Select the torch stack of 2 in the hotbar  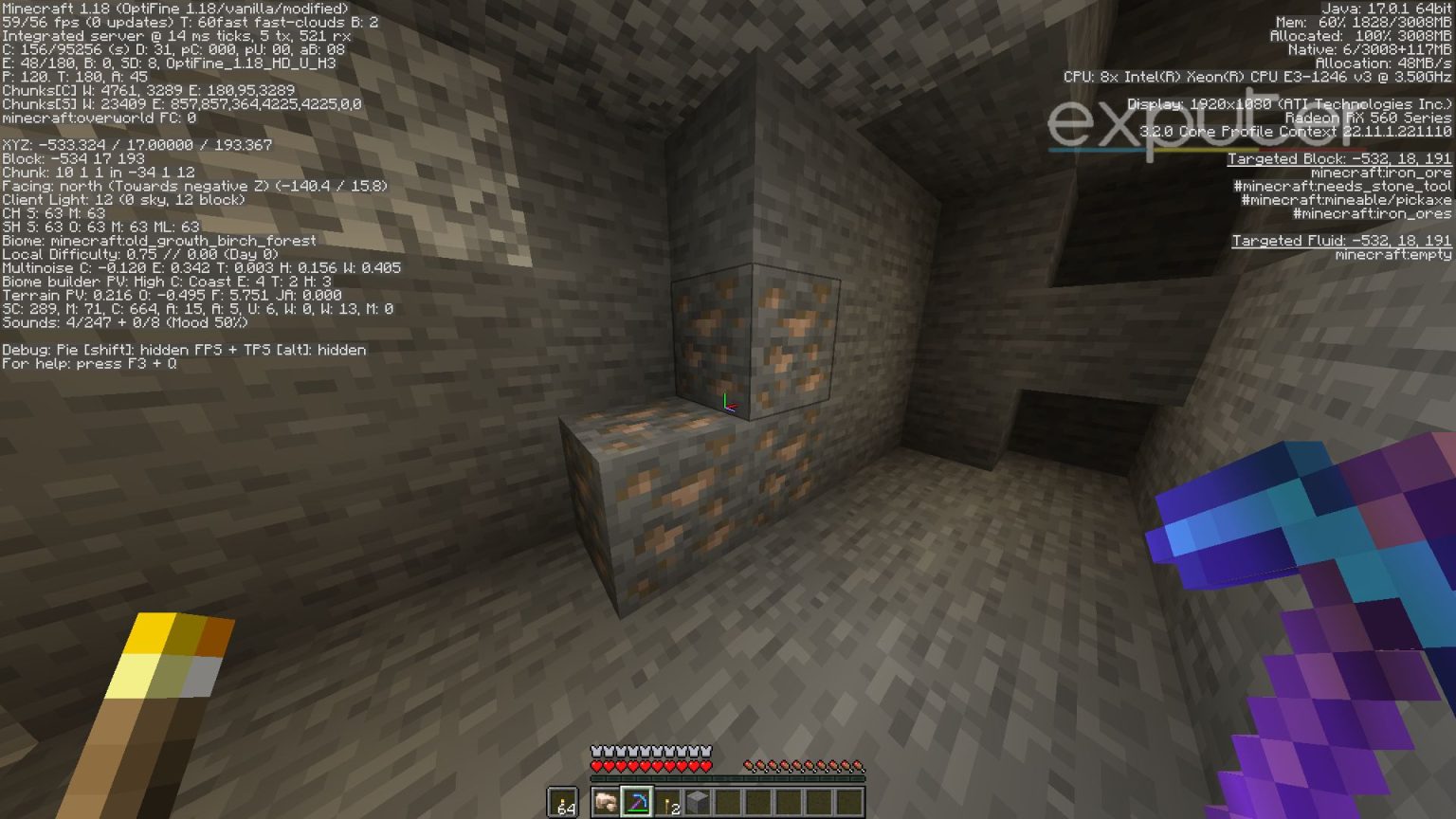pos(666,801)
